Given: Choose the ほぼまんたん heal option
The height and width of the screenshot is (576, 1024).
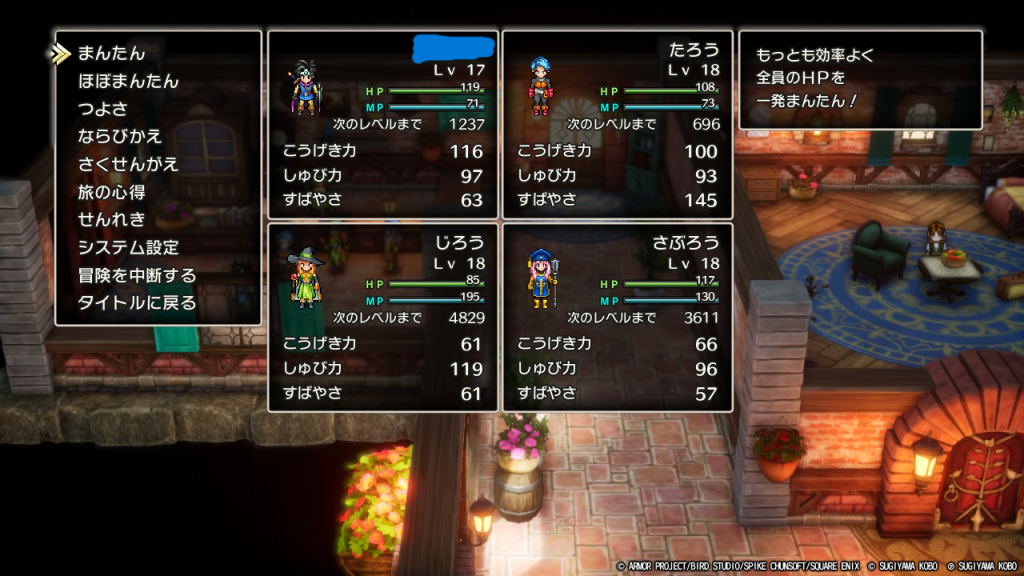Looking at the screenshot, I should (128, 81).
